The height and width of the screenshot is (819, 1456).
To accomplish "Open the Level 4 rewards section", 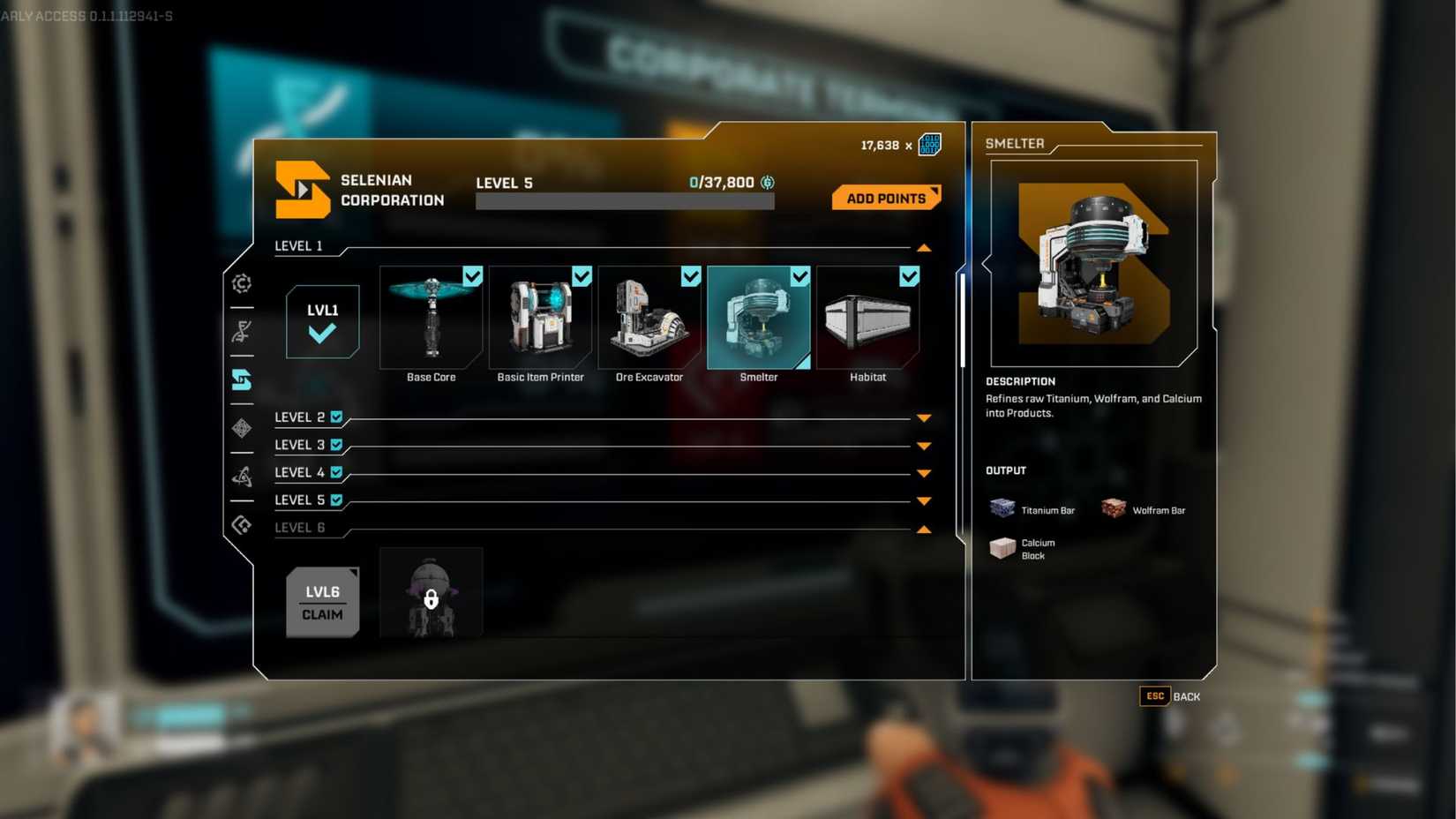I will [x=924, y=472].
